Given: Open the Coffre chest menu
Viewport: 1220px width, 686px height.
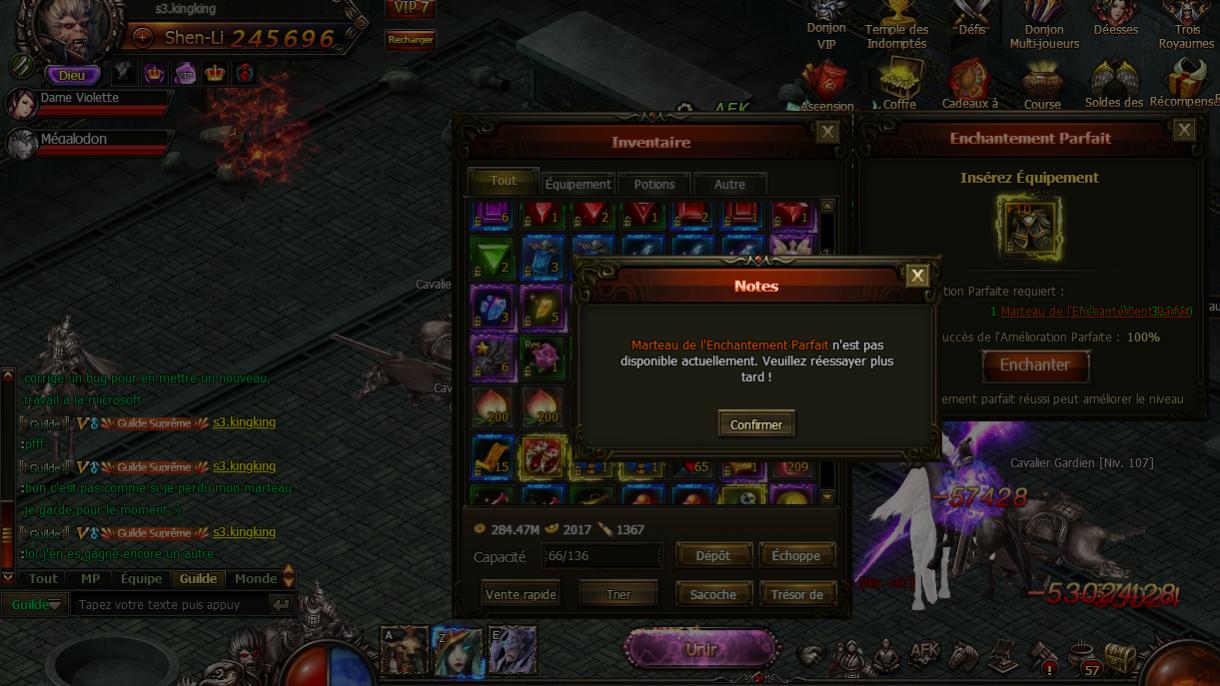Looking at the screenshot, I should [x=899, y=84].
